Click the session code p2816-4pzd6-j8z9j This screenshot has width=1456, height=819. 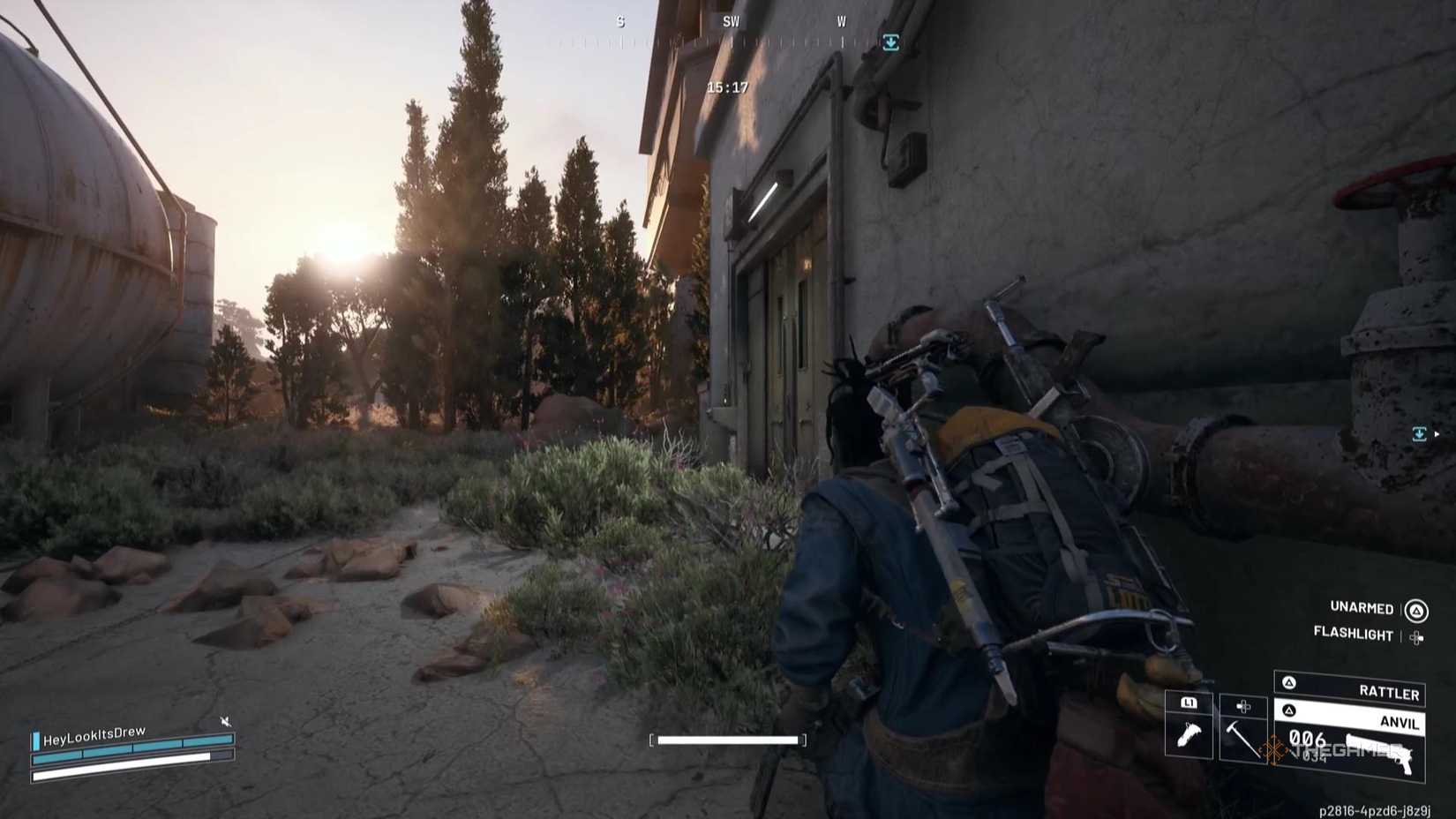(1375, 809)
